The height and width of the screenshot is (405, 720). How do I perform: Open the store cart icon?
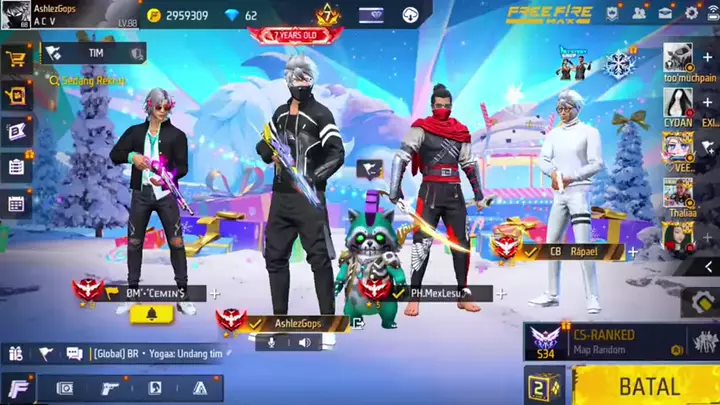(16, 59)
